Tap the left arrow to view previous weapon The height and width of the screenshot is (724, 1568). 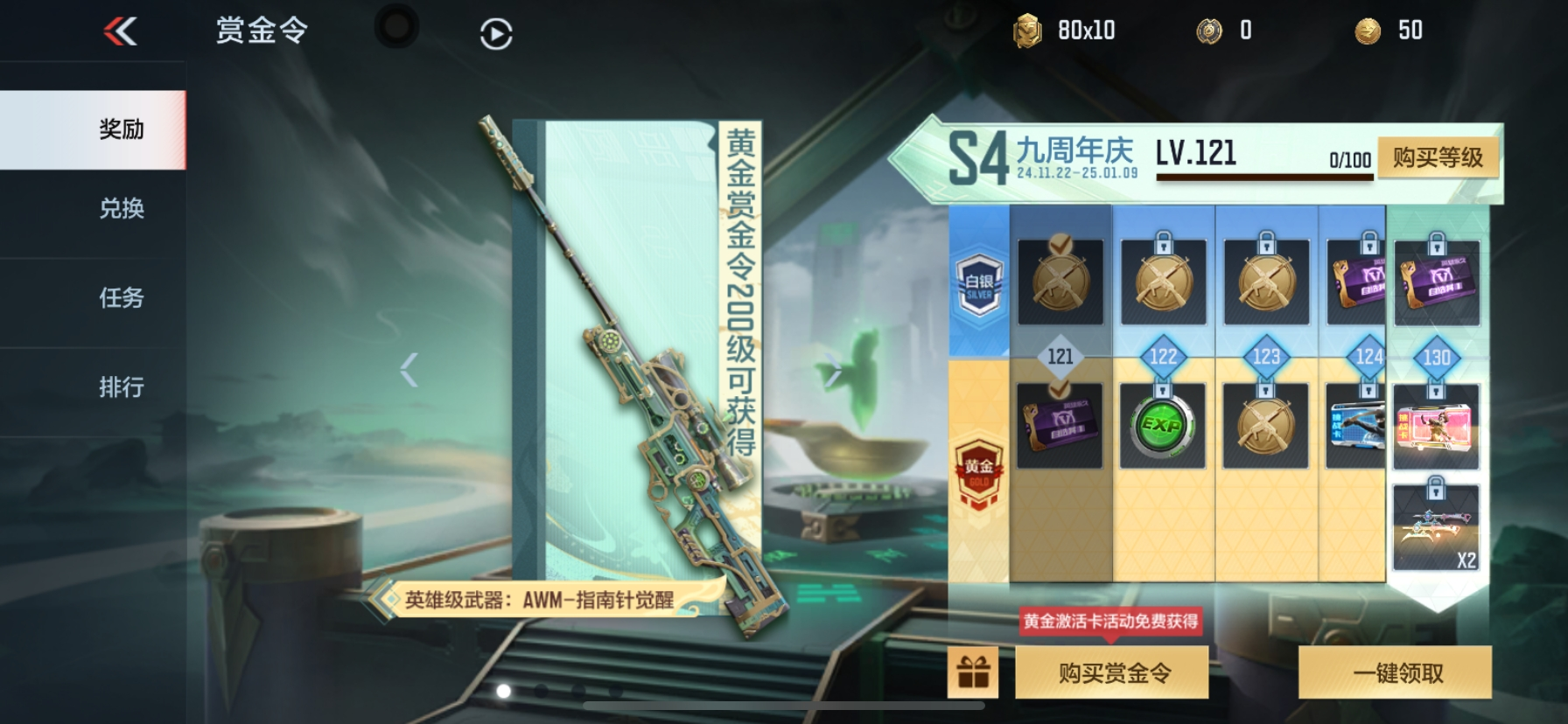point(408,368)
